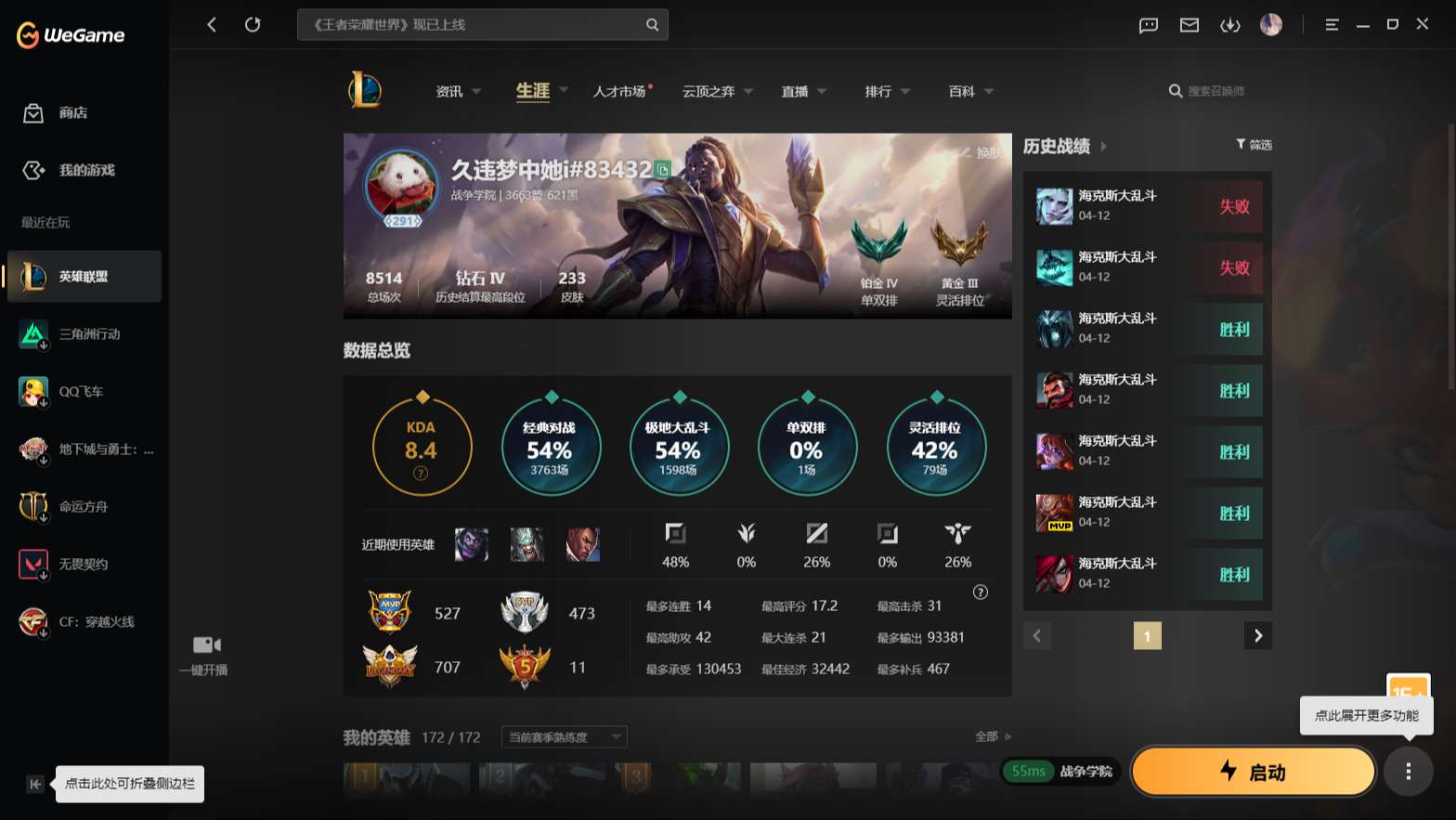This screenshot has height=820, width=1456.
Task: Open the chat messages icon in the title bar
Action: [x=1148, y=25]
